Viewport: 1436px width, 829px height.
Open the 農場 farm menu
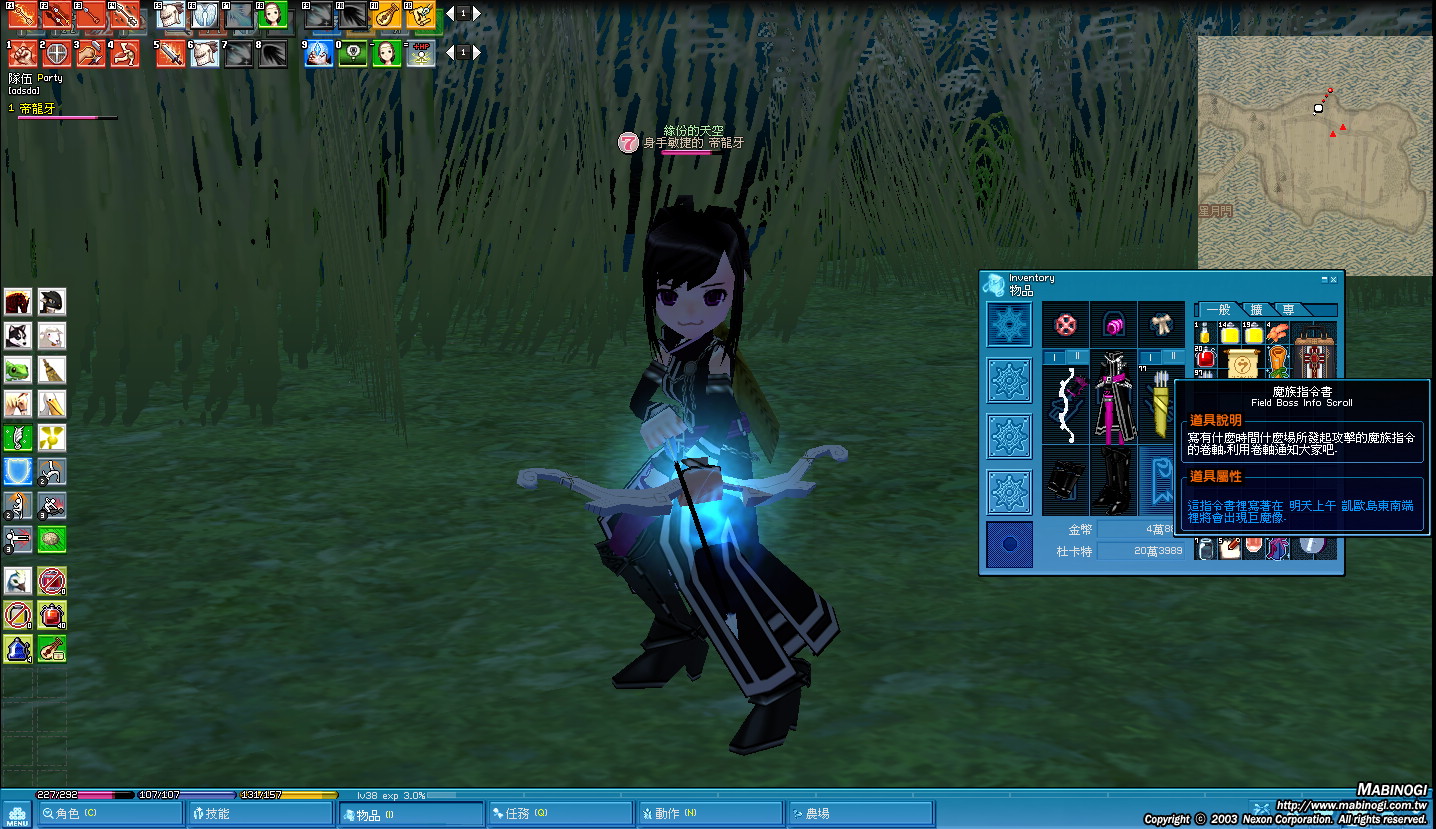click(860, 814)
